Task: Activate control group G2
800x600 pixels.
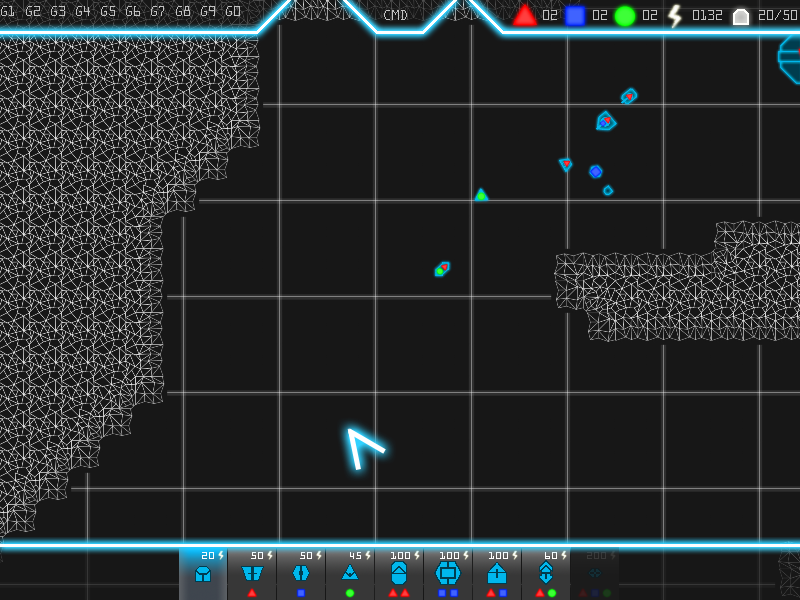Action: (x=33, y=12)
